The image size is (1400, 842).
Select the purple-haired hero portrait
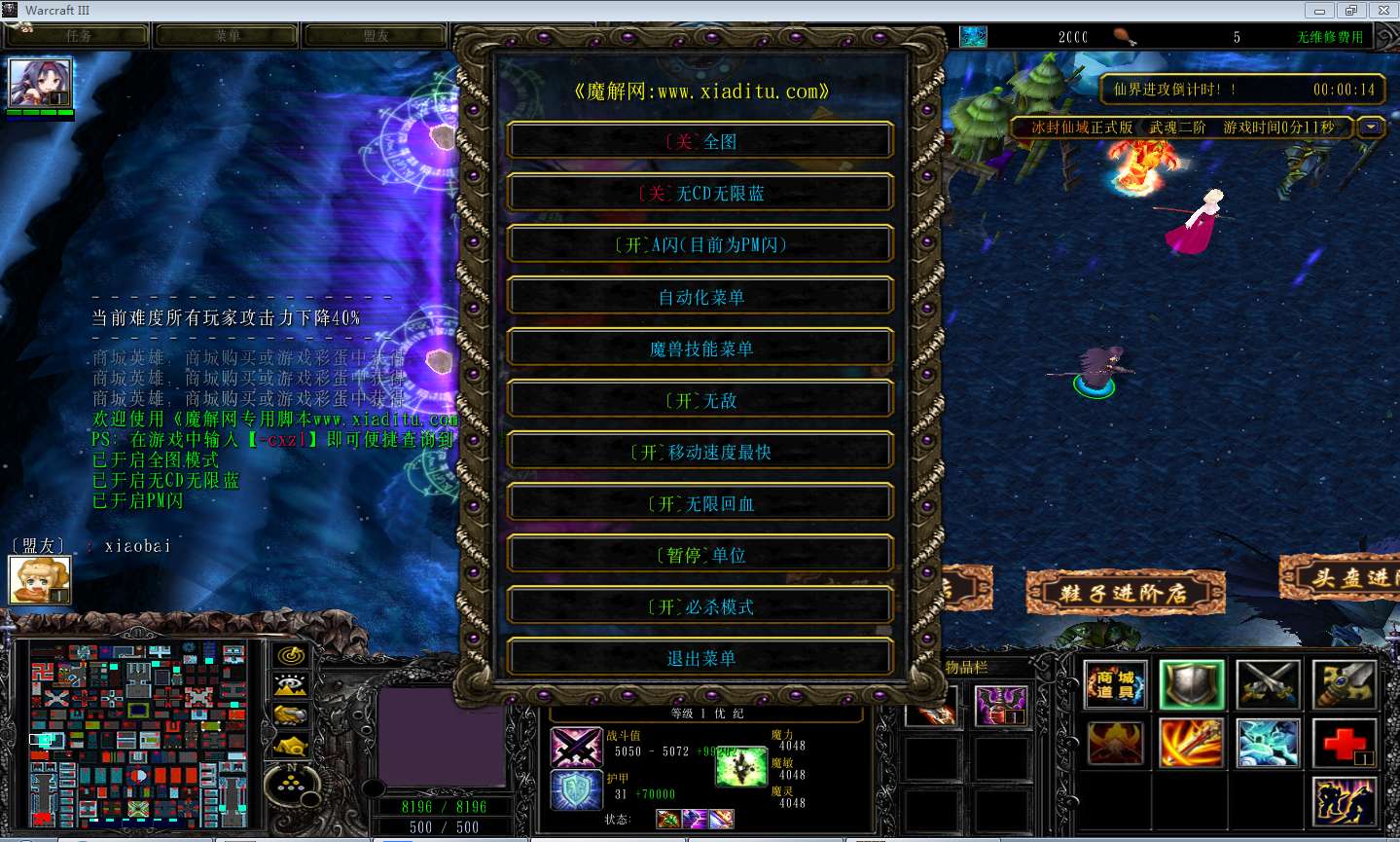[x=40, y=84]
